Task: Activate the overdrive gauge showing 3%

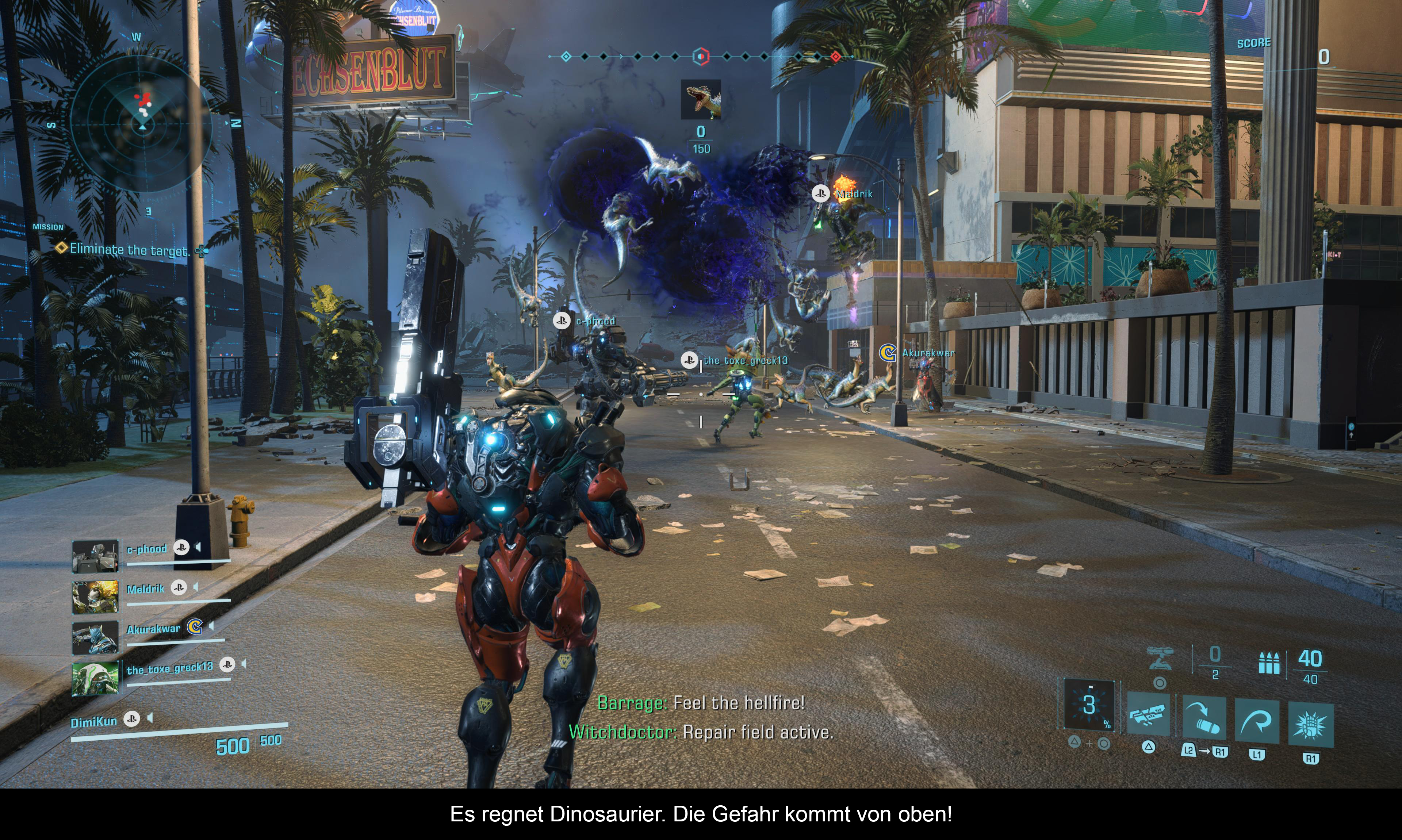Action: [x=1089, y=705]
